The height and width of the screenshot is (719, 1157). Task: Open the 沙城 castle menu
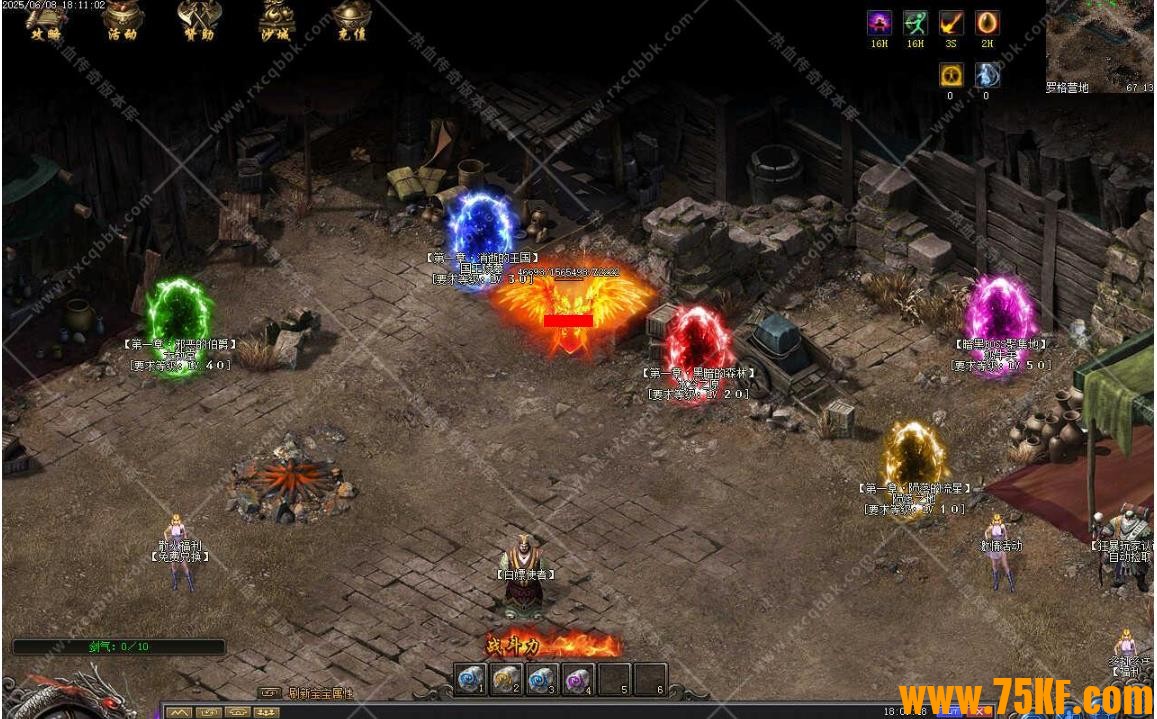277,20
